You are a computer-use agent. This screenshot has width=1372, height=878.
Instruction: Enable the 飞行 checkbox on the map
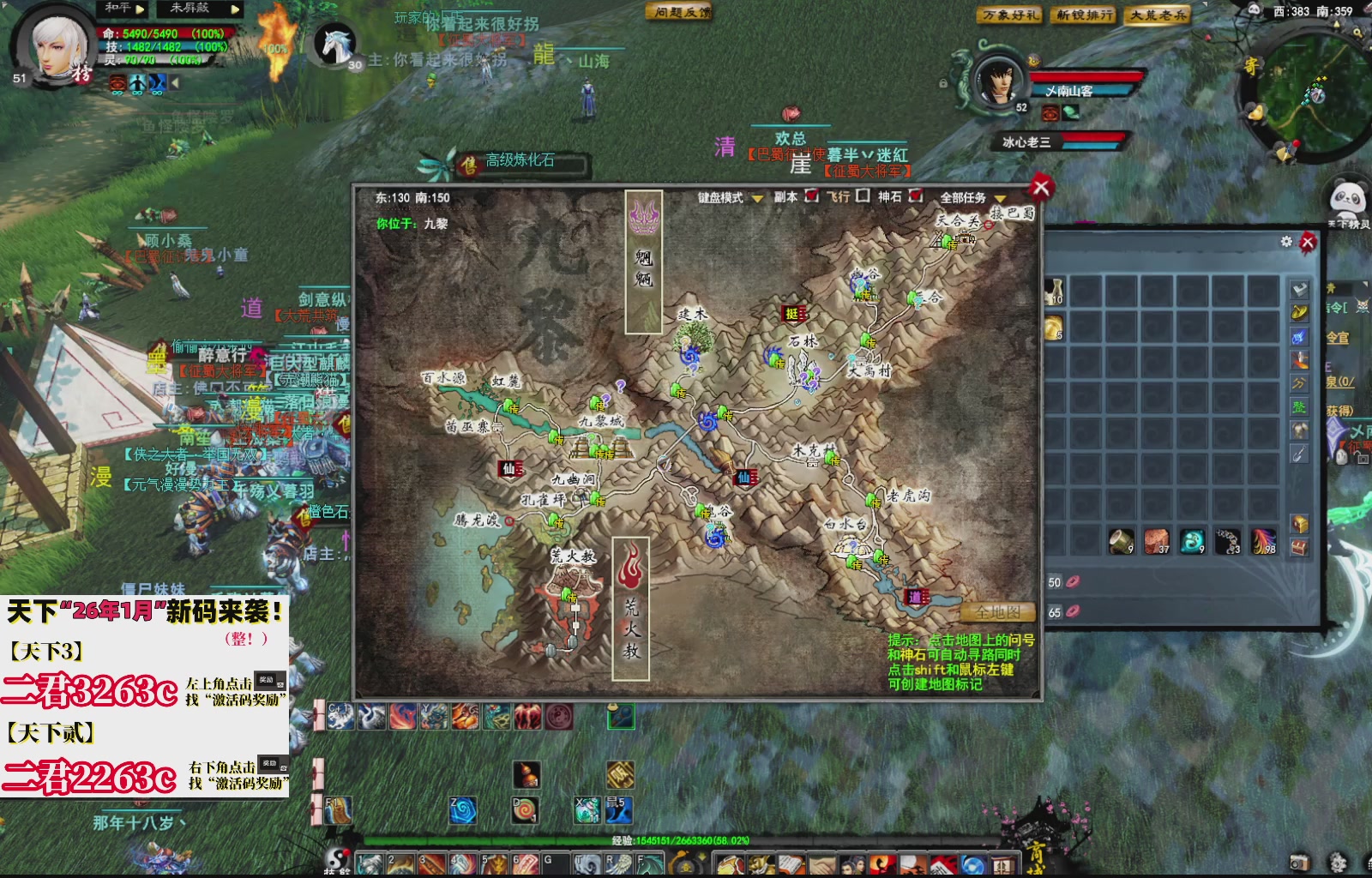point(863,196)
